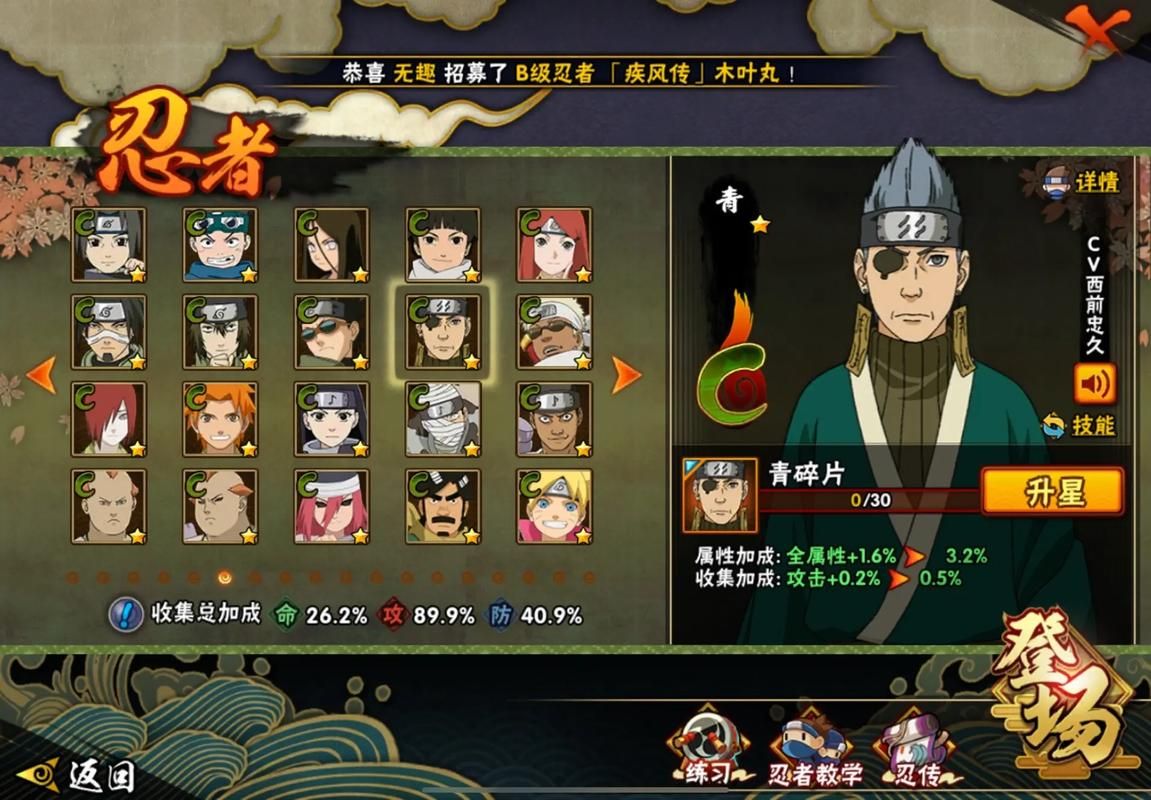Image resolution: width=1151 pixels, height=800 pixels.
Task: Click the 青碎片 fragment icon
Action: 720,495
